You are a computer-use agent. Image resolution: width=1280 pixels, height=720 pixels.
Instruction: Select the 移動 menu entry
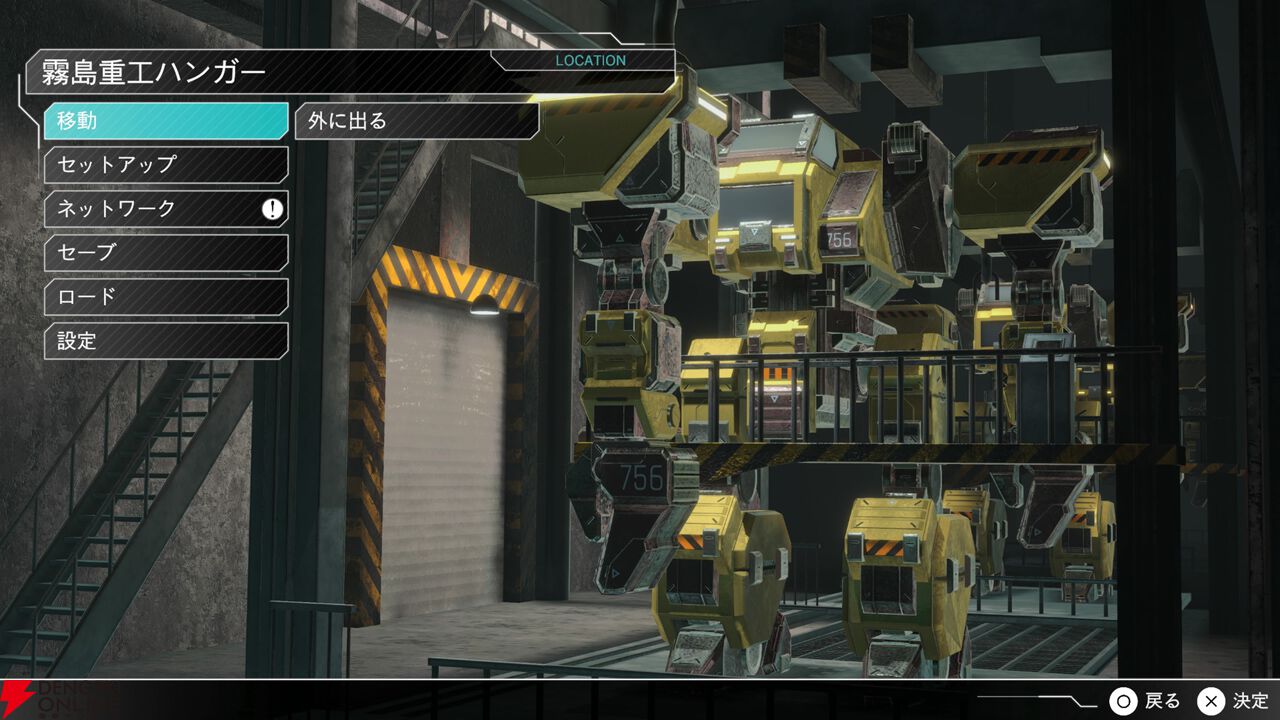click(x=165, y=121)
